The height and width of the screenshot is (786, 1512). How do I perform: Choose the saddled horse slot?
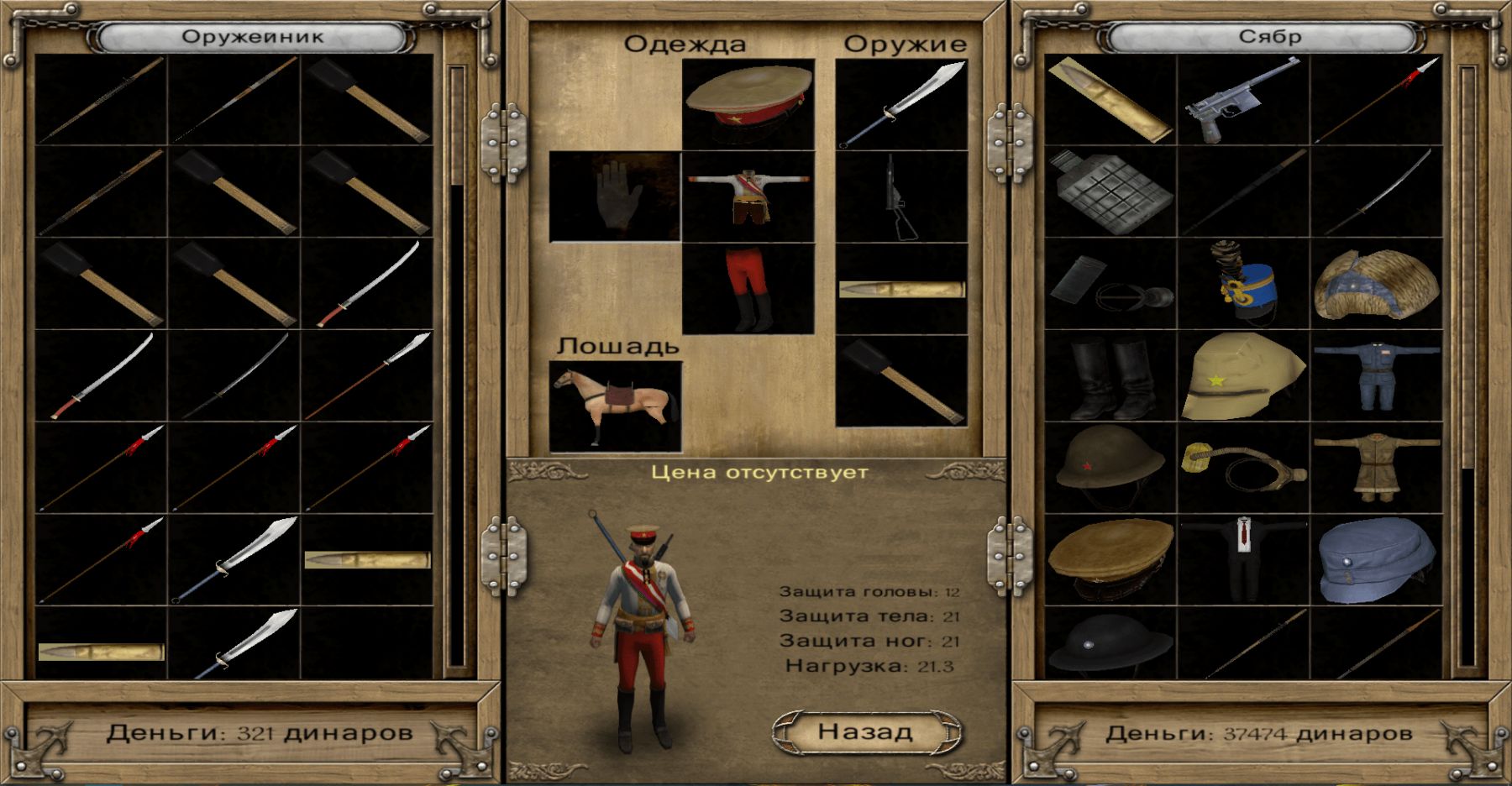pyautogui.click(x=615, y=406)
